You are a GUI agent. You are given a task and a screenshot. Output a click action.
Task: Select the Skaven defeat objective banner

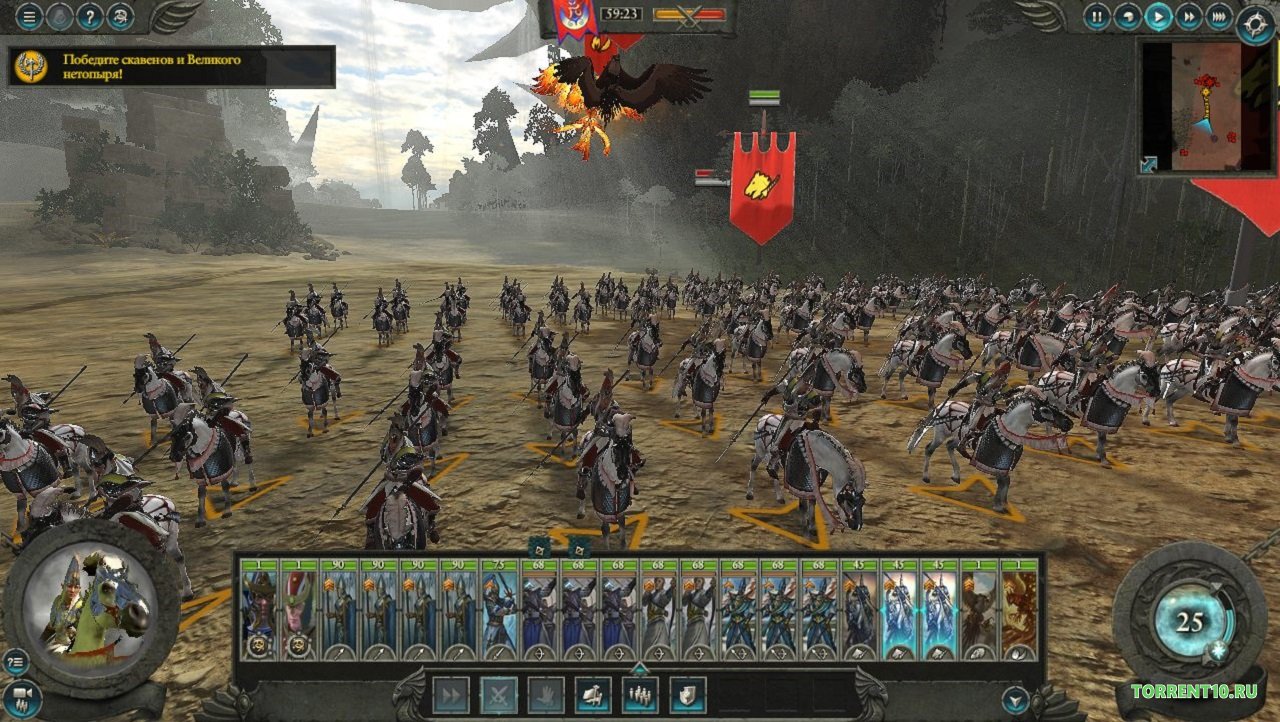click(171, 66)
